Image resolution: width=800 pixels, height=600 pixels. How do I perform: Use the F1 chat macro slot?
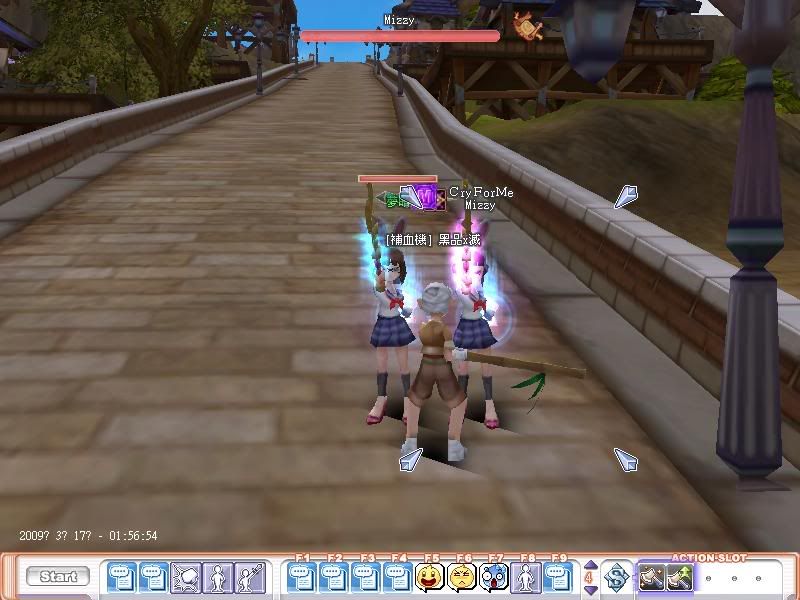[x=302, y=577]
